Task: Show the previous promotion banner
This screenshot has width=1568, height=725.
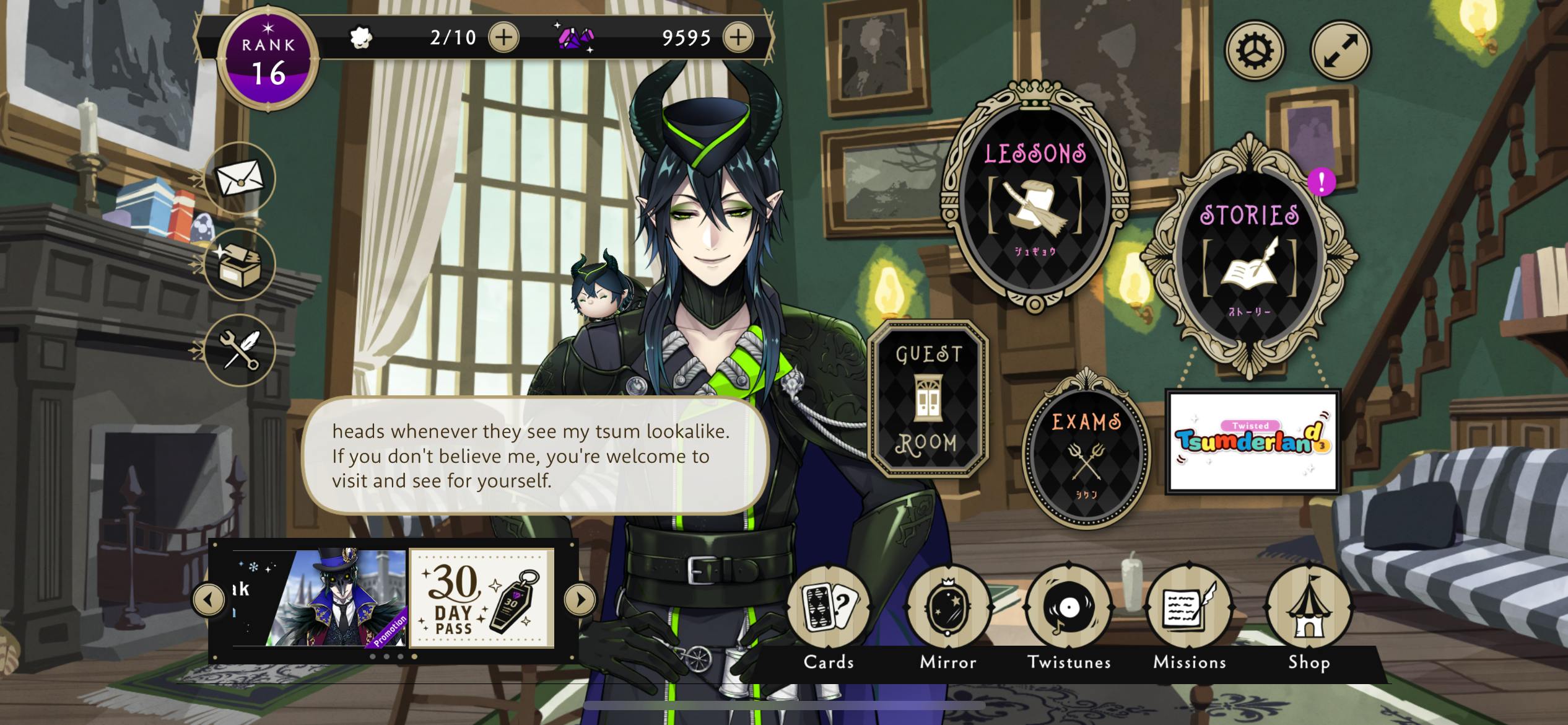Action: pos(209,599)
